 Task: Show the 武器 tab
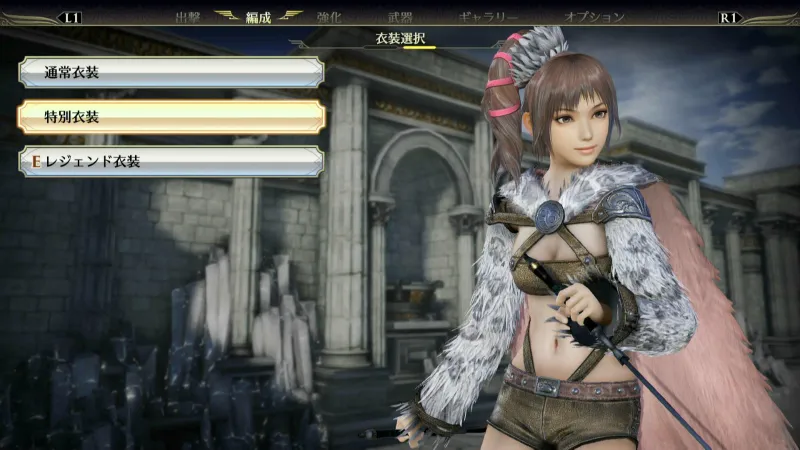coord(400,17)
